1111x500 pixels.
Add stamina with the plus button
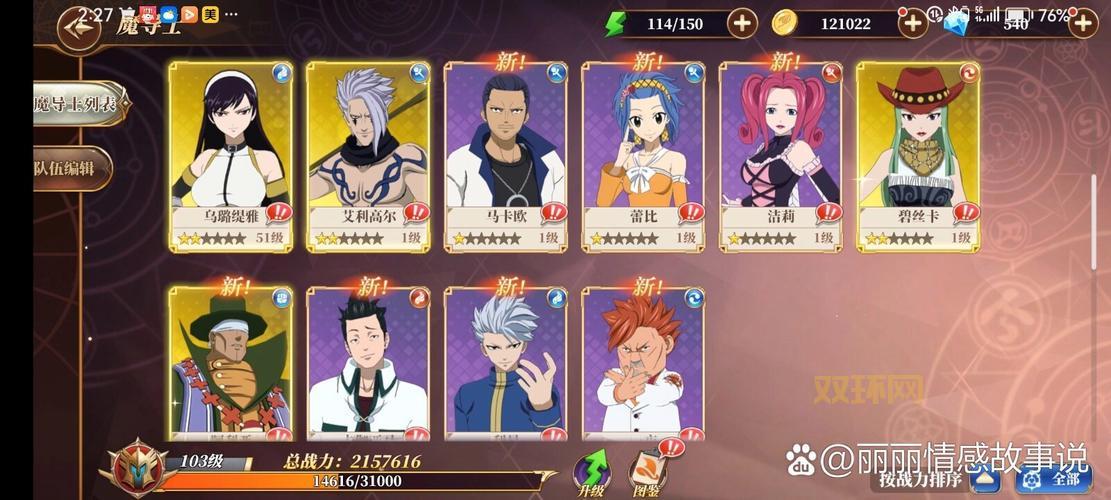[741, 23]
